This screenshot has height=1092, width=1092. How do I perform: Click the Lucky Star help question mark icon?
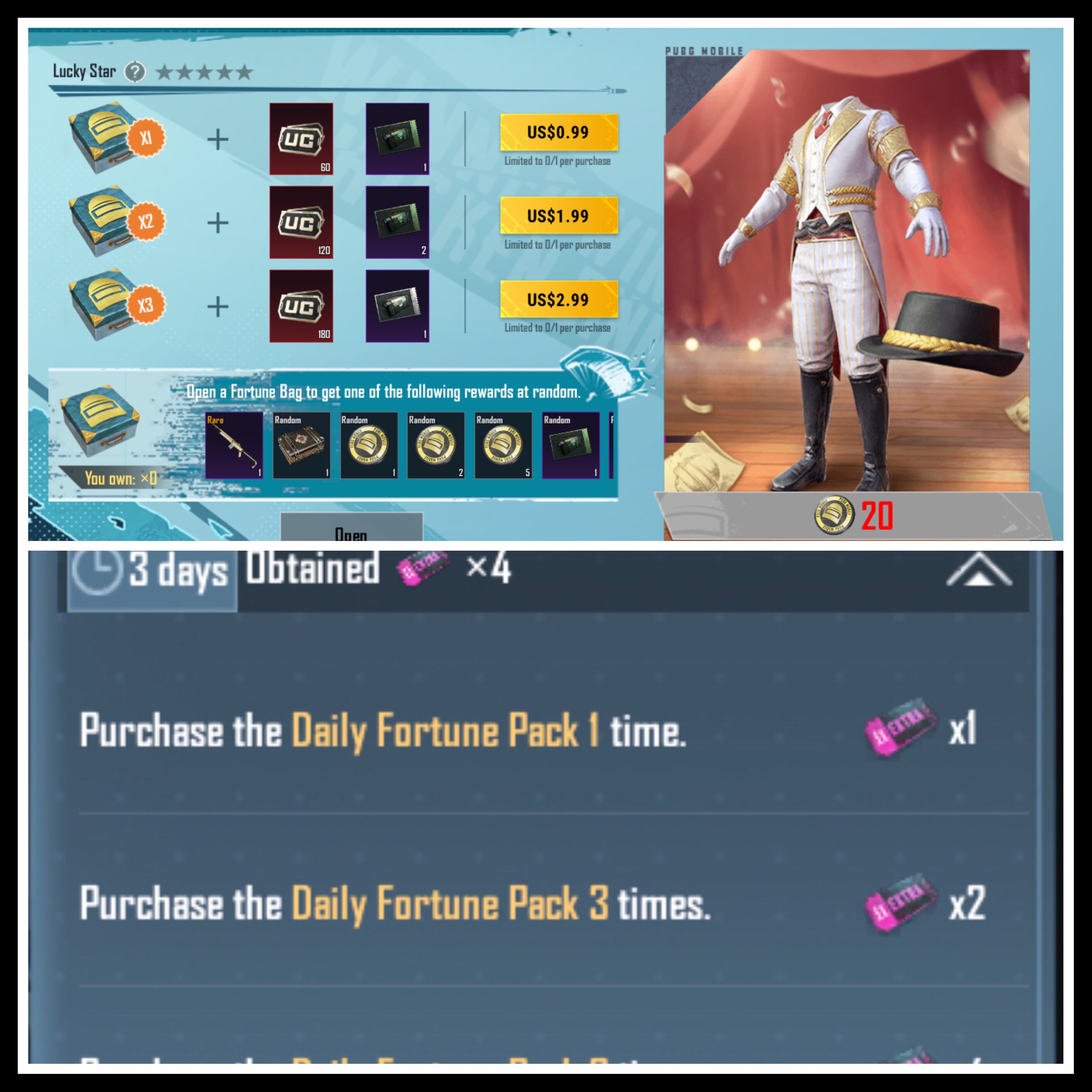pyautogui.click(x=136, y=72)
